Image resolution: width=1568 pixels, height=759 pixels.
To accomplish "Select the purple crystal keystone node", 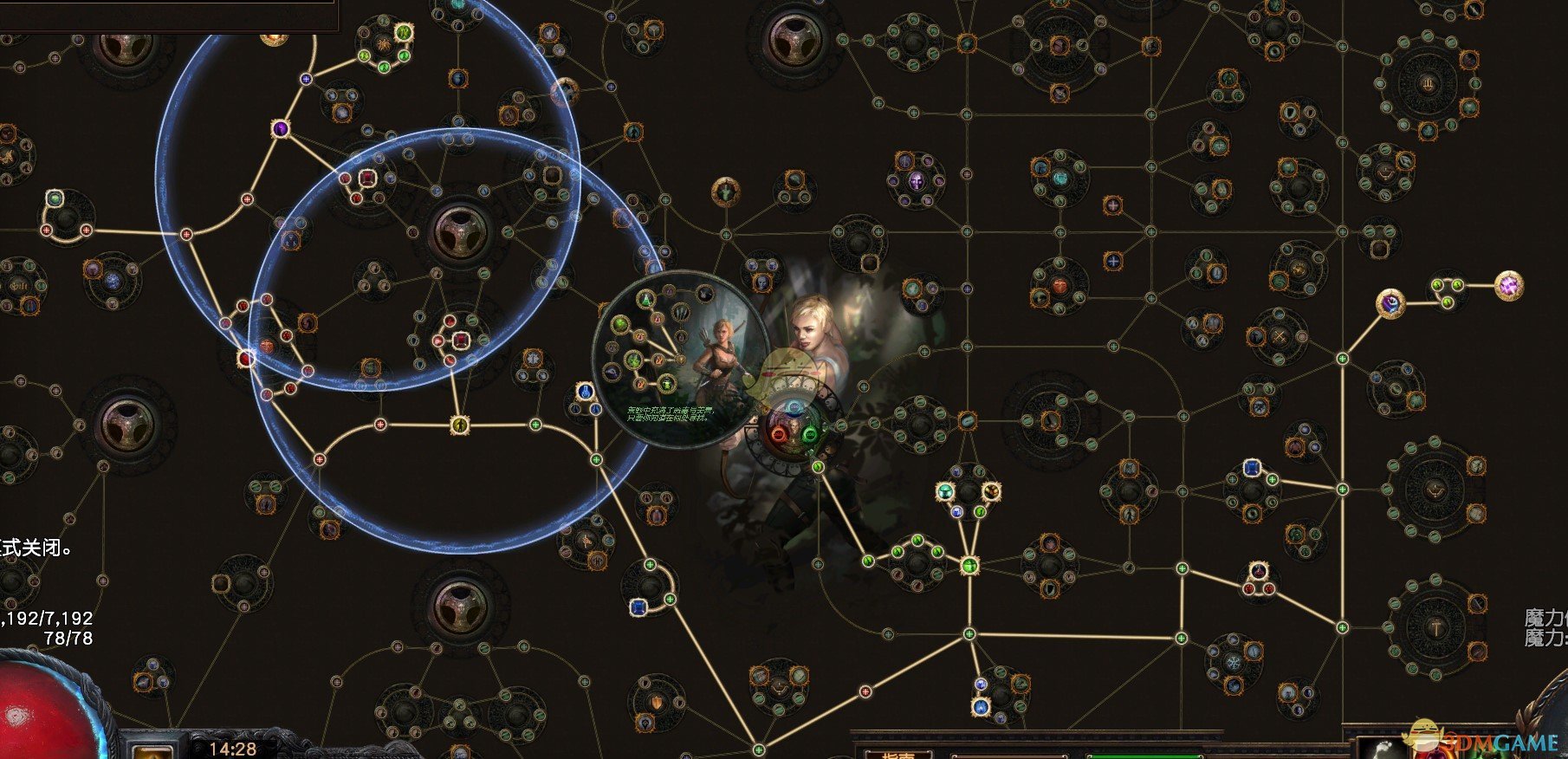I will [1509, 285].
